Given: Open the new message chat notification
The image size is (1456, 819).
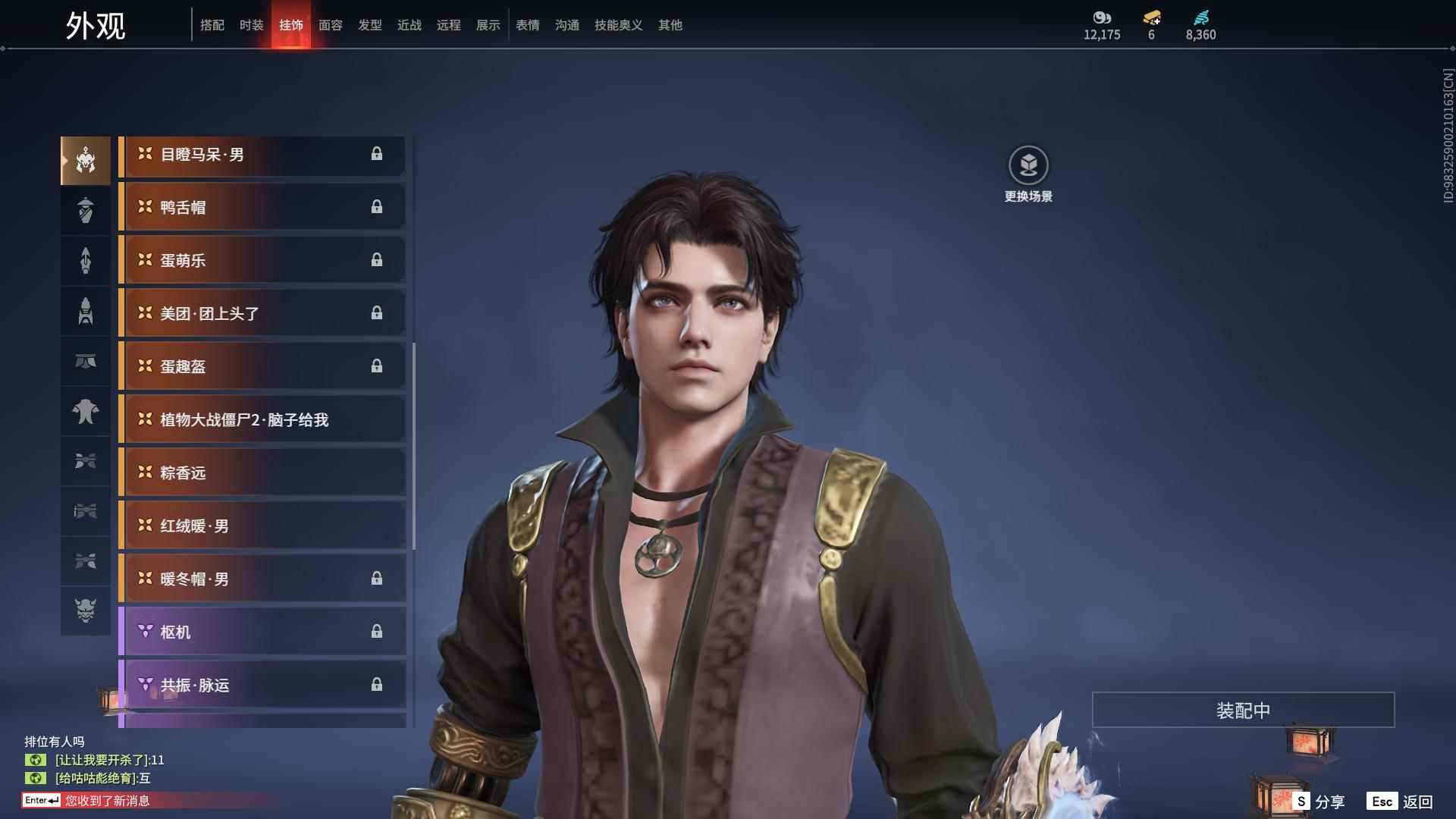Looking at the screenshot, I should [x=106, y=801].
